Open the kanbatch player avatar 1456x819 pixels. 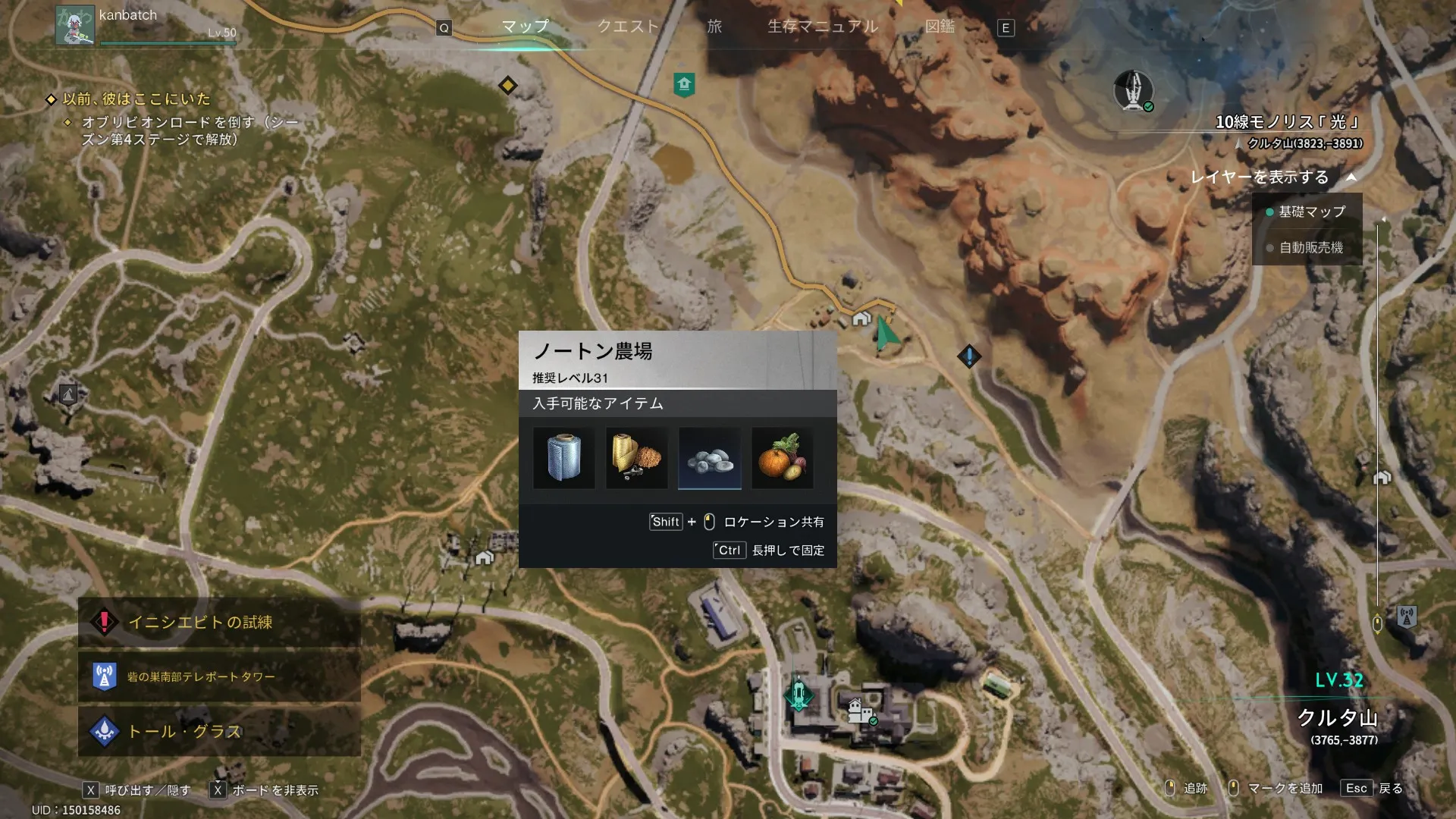point(74,25)
